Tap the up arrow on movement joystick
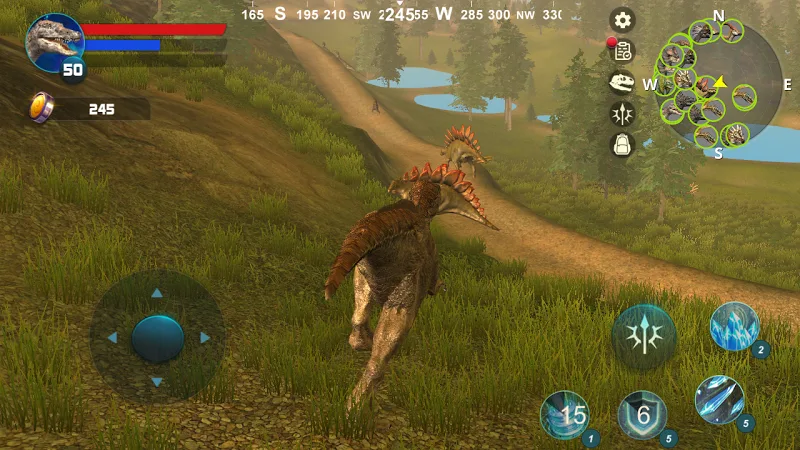 point(156,294)
